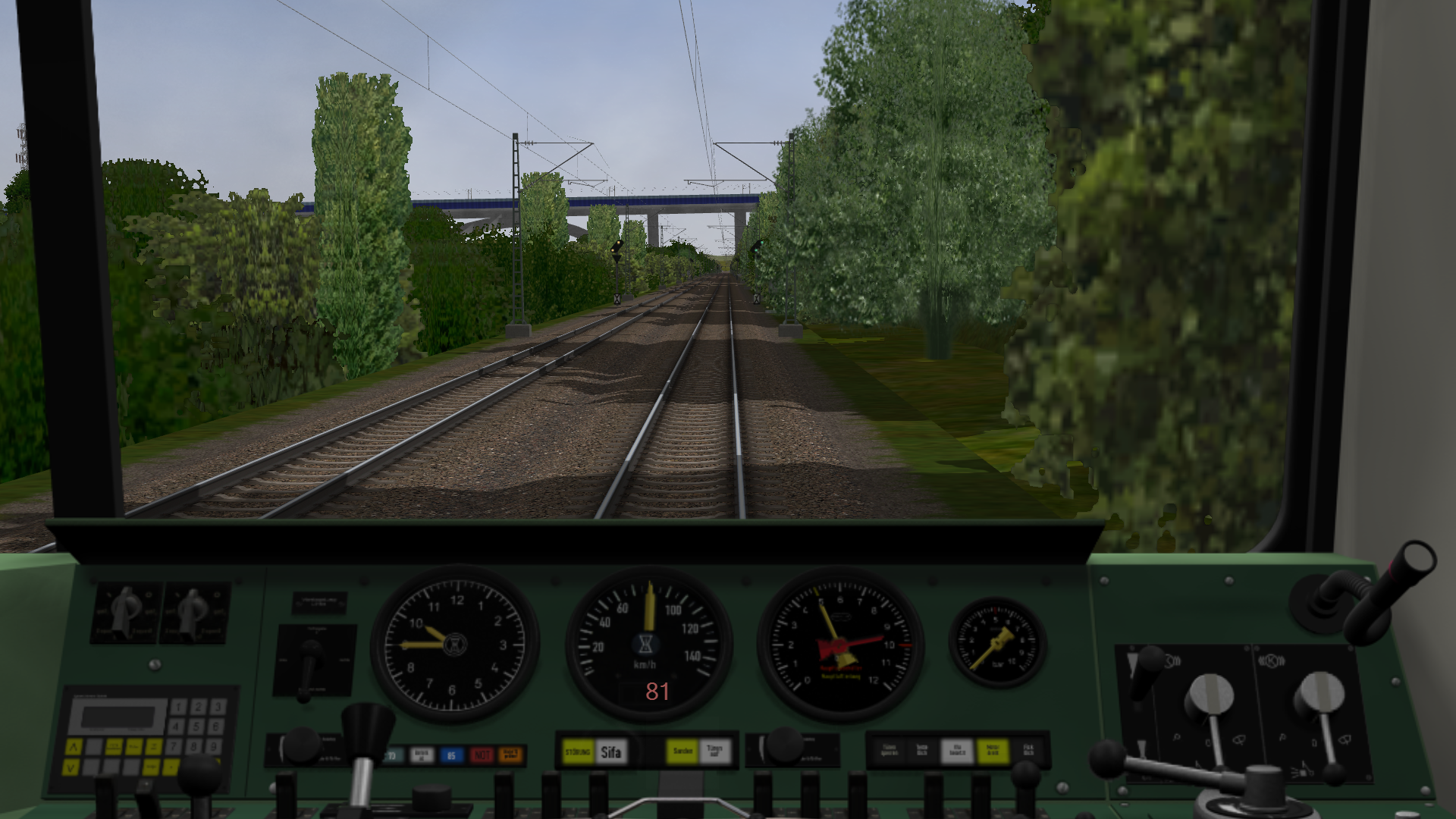Click the white Türen auf button
Image resolution: width=1456 pixels, height=819 pixels.
tap(714, 752)
